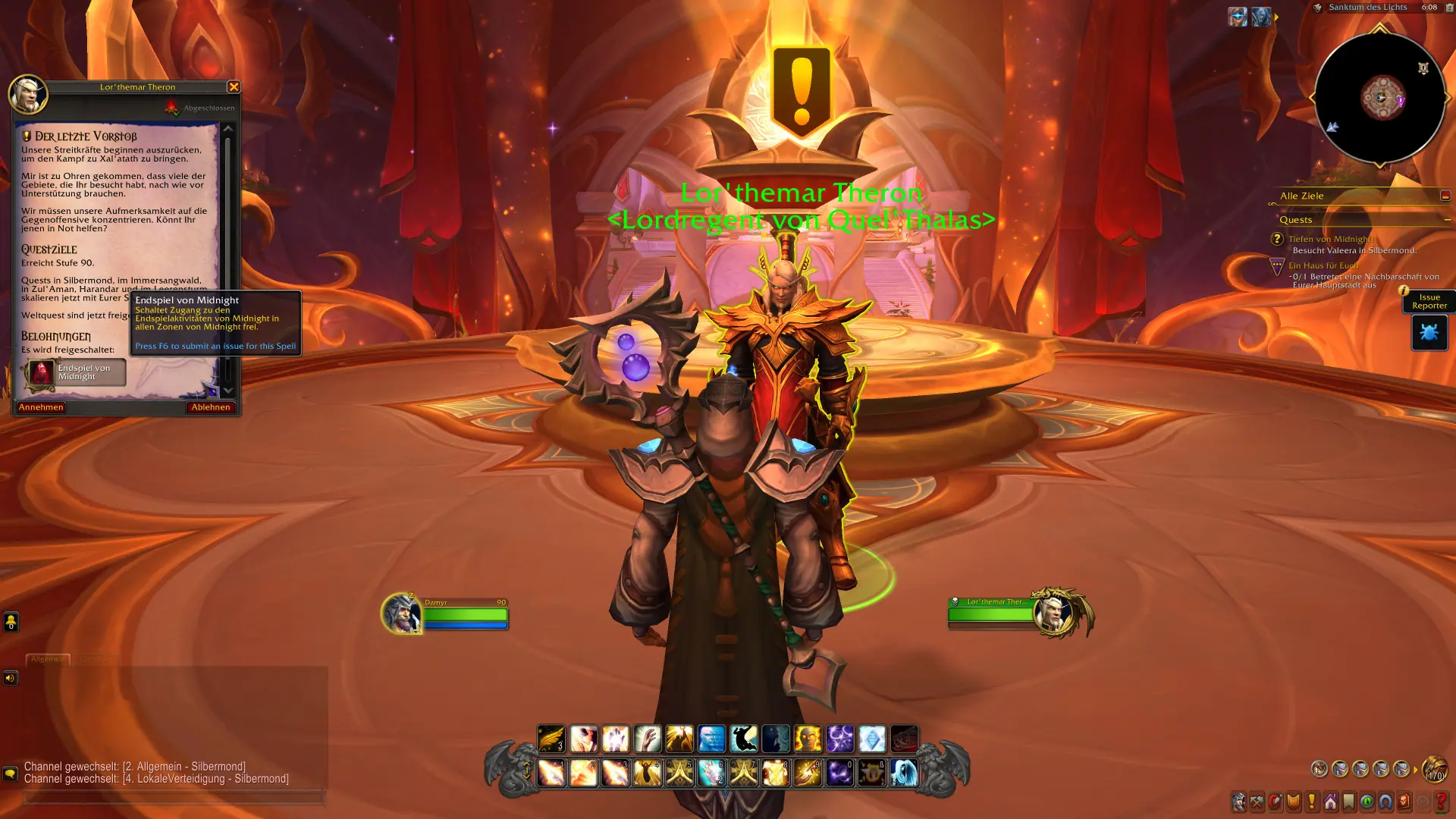Switch to the Allgemein chat tab
This screenshot has height=819, width=1456.
[48, 659]
